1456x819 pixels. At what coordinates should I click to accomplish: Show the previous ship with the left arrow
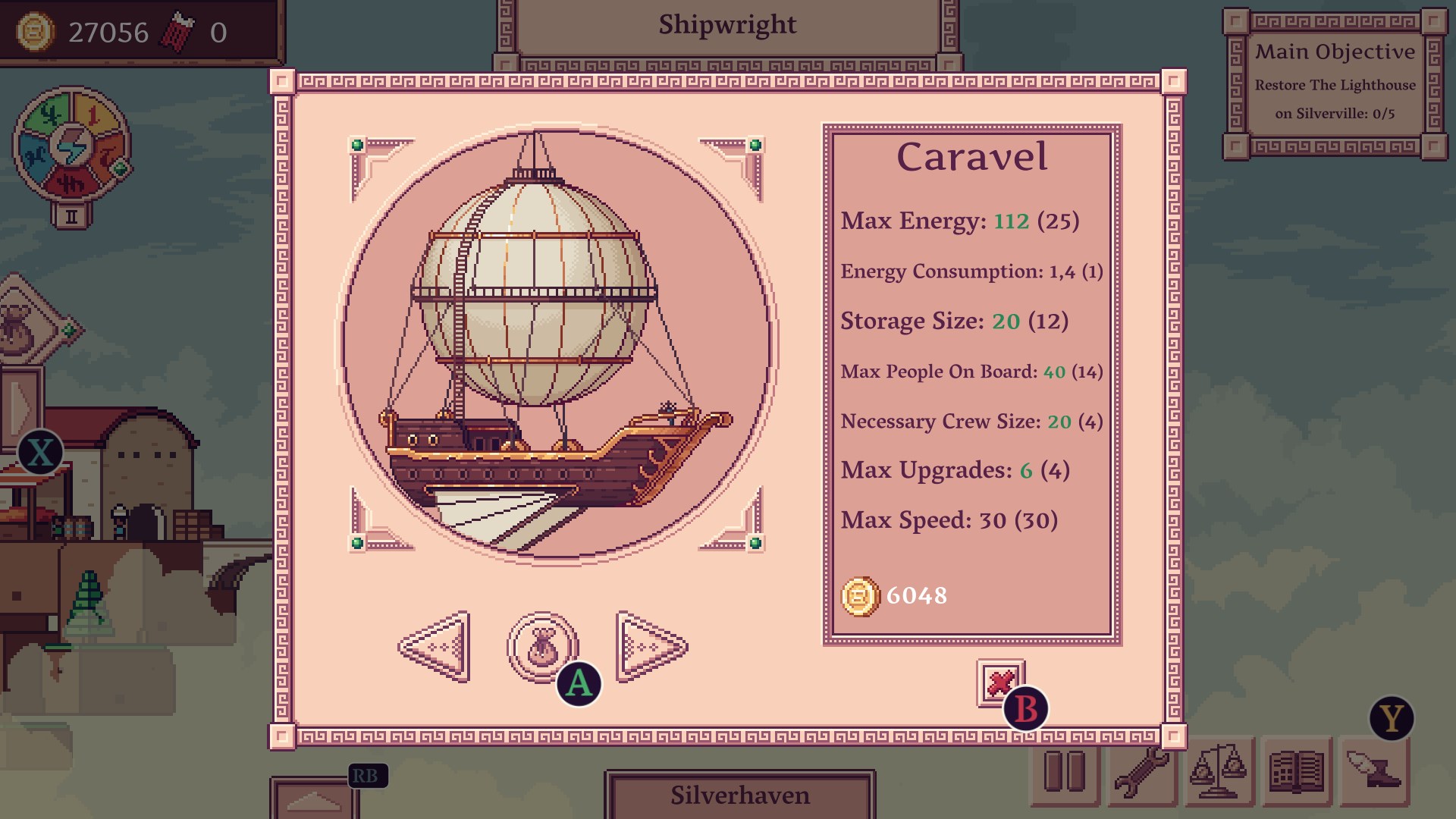point(435,647)
